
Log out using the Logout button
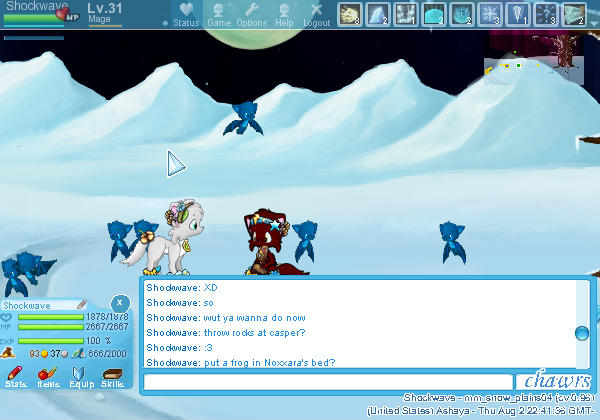[316, 14]
